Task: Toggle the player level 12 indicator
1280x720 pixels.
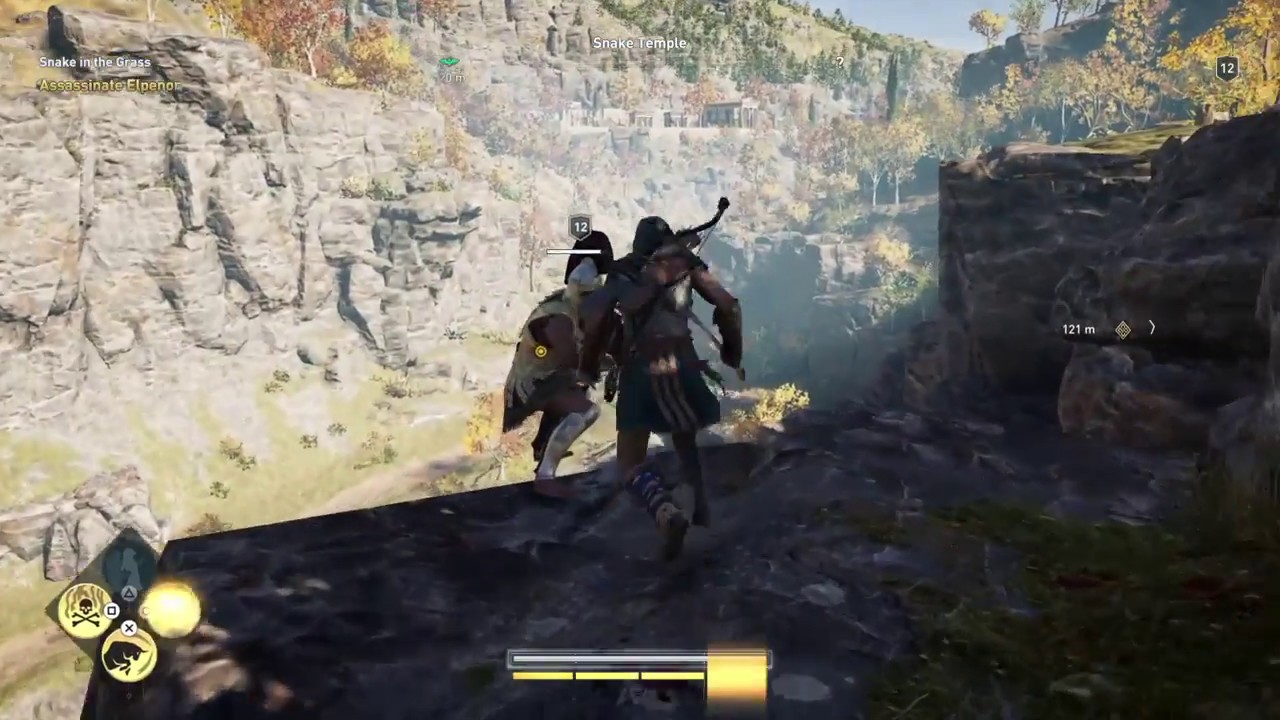Action: 1227,68
